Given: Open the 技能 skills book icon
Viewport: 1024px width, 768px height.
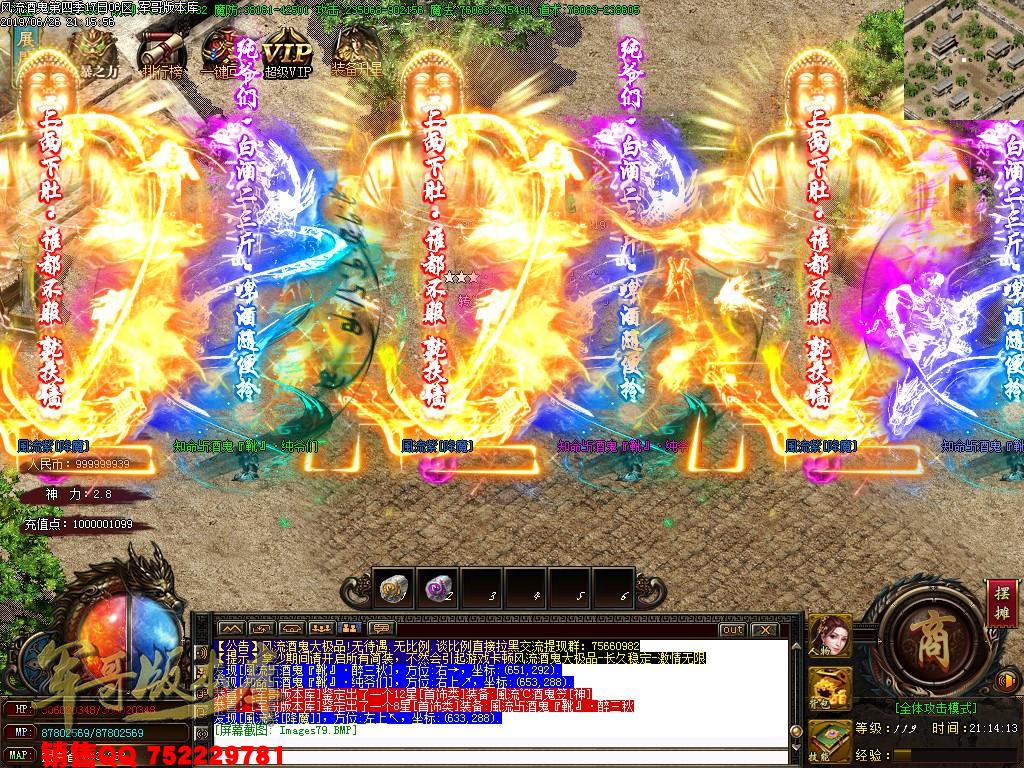Looking at the screenshot, I should [x=831, y=742].
